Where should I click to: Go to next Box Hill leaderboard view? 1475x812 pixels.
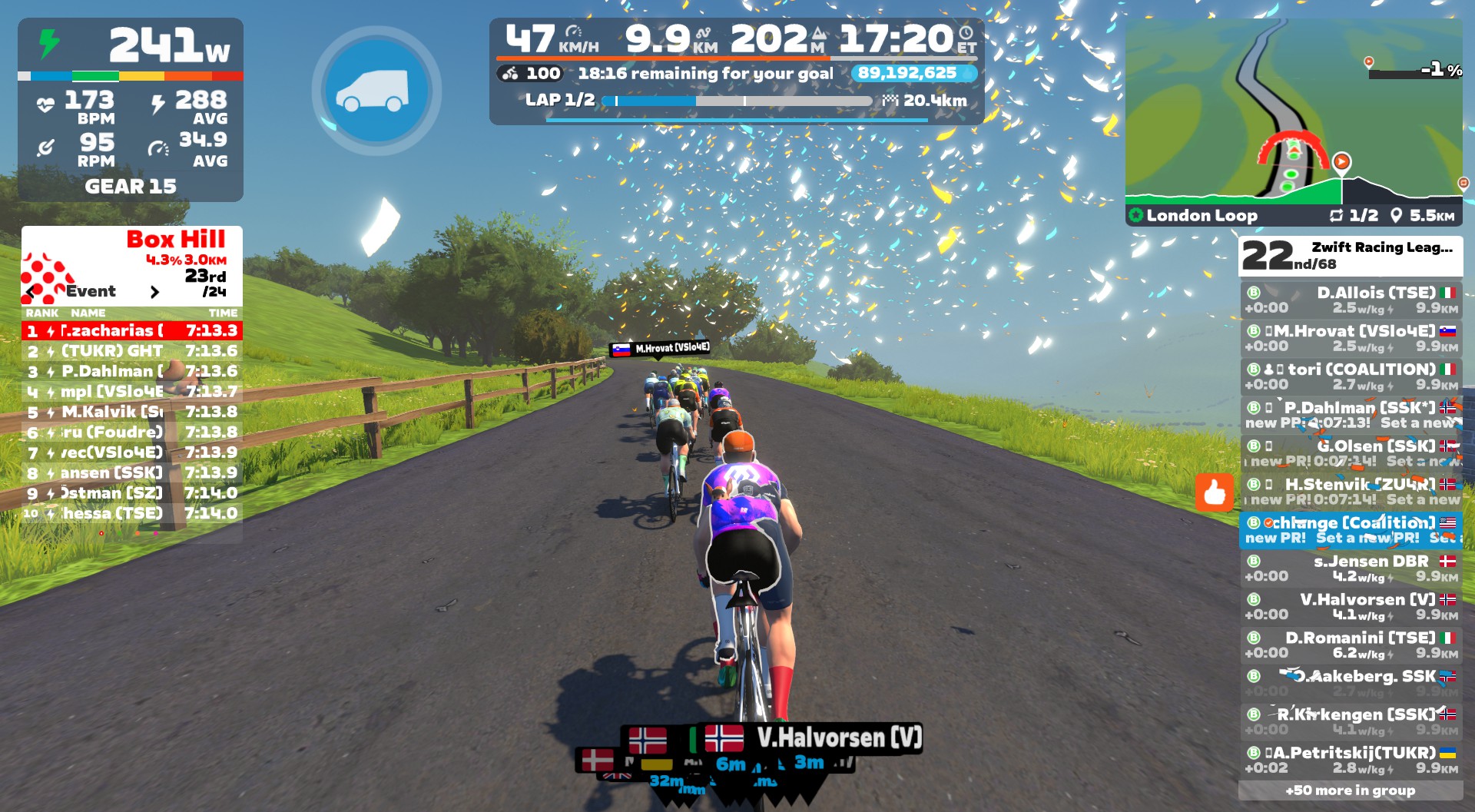point(154,292)
